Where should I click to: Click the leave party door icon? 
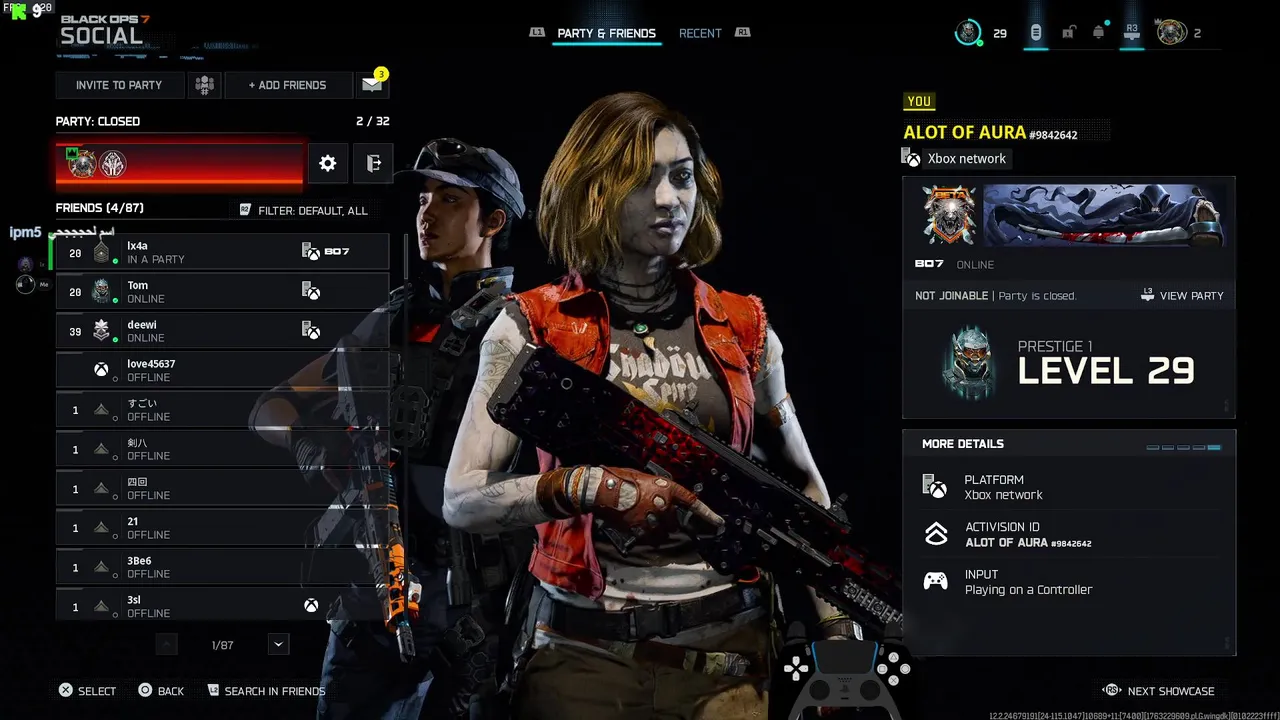pyautogui.click(x=373, y=163)
